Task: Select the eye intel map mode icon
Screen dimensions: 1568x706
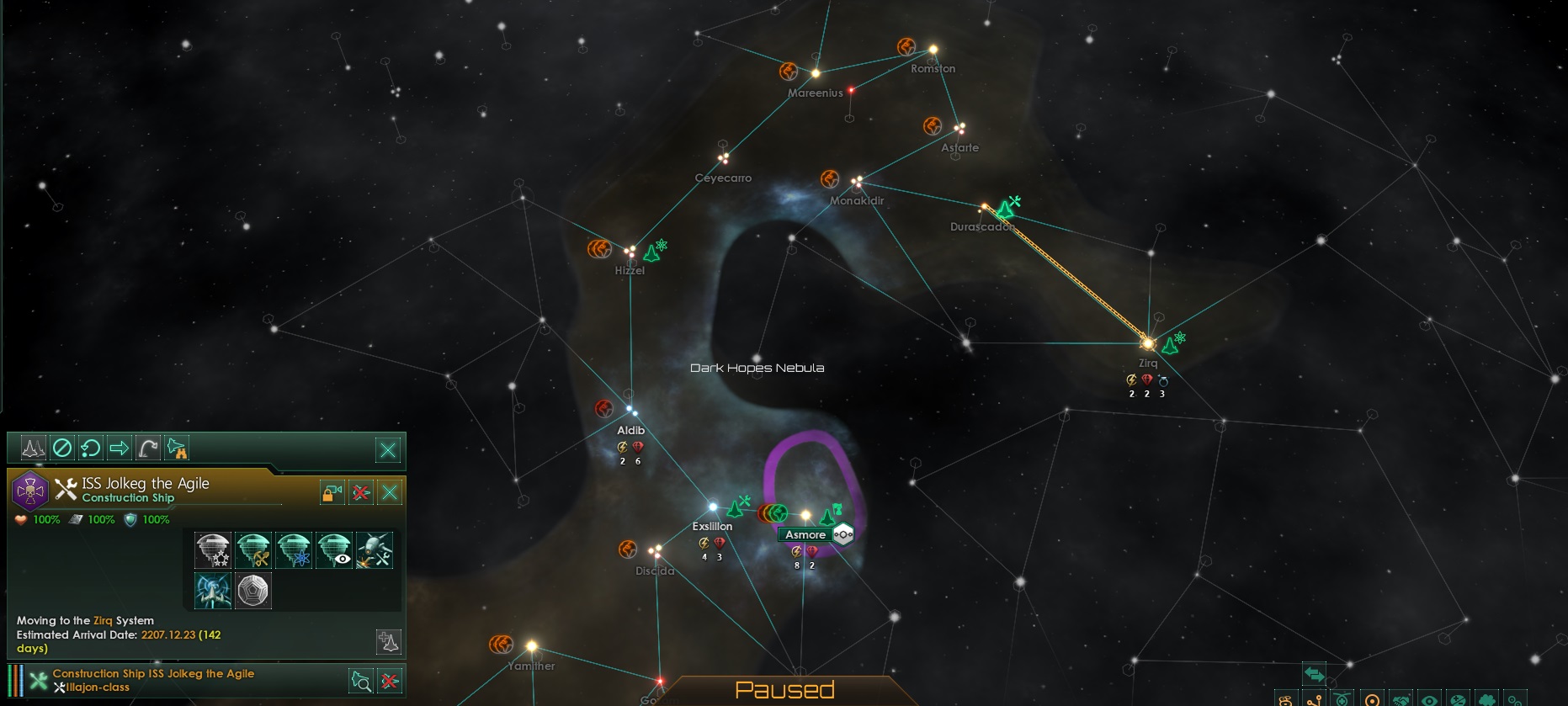Action: pos(1429,701)
